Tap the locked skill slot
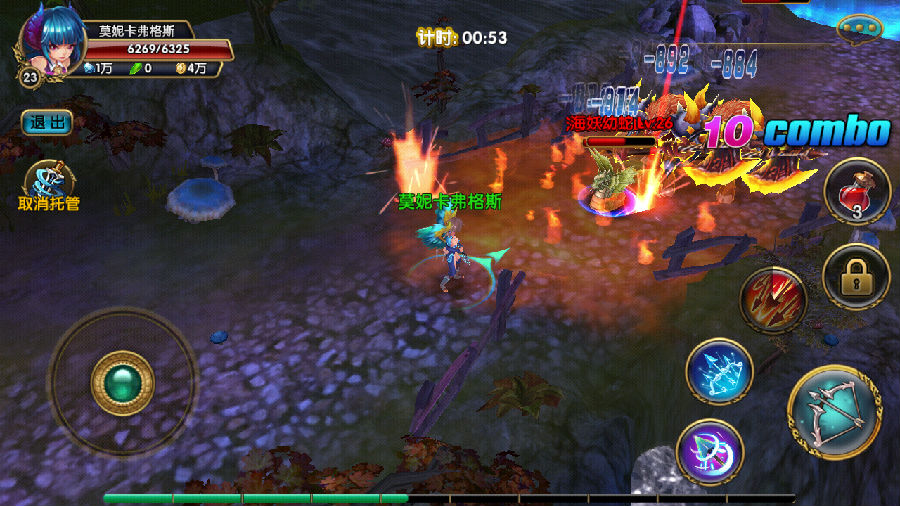Viewport: 900px width, 506px height. click(856, 277)
